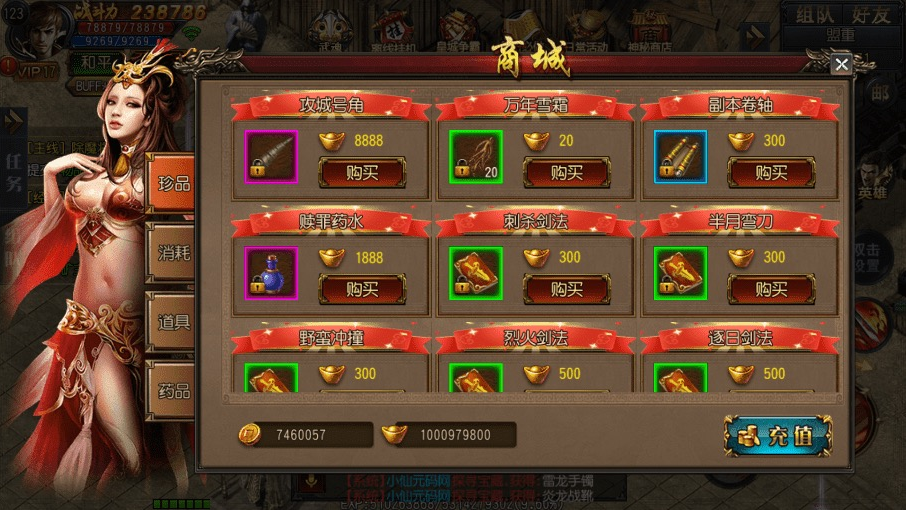
Task: Switch to the 珍品 shop tab
Action: pos(173,184)
